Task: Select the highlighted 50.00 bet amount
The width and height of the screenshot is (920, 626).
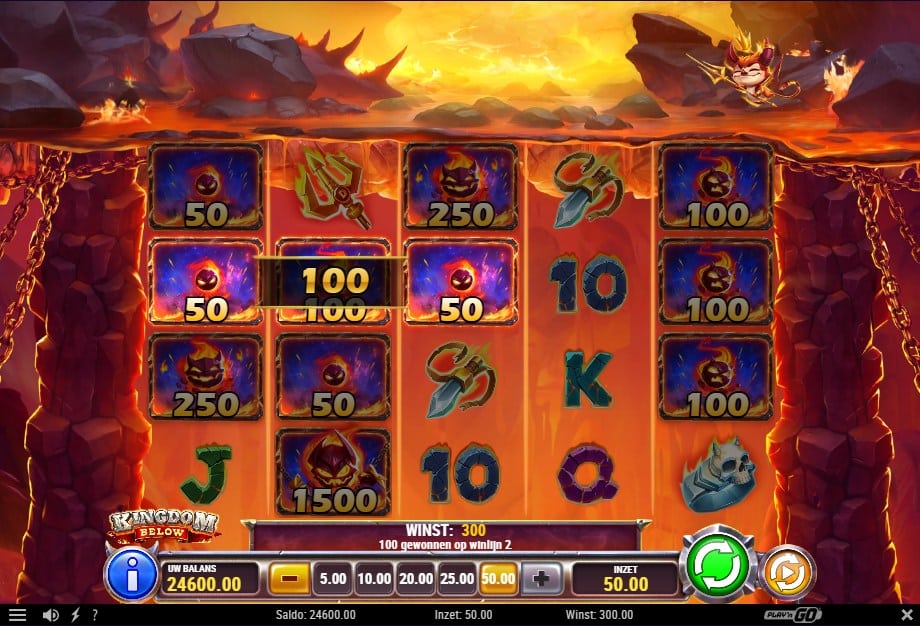Action: click(x=499, y=577)
